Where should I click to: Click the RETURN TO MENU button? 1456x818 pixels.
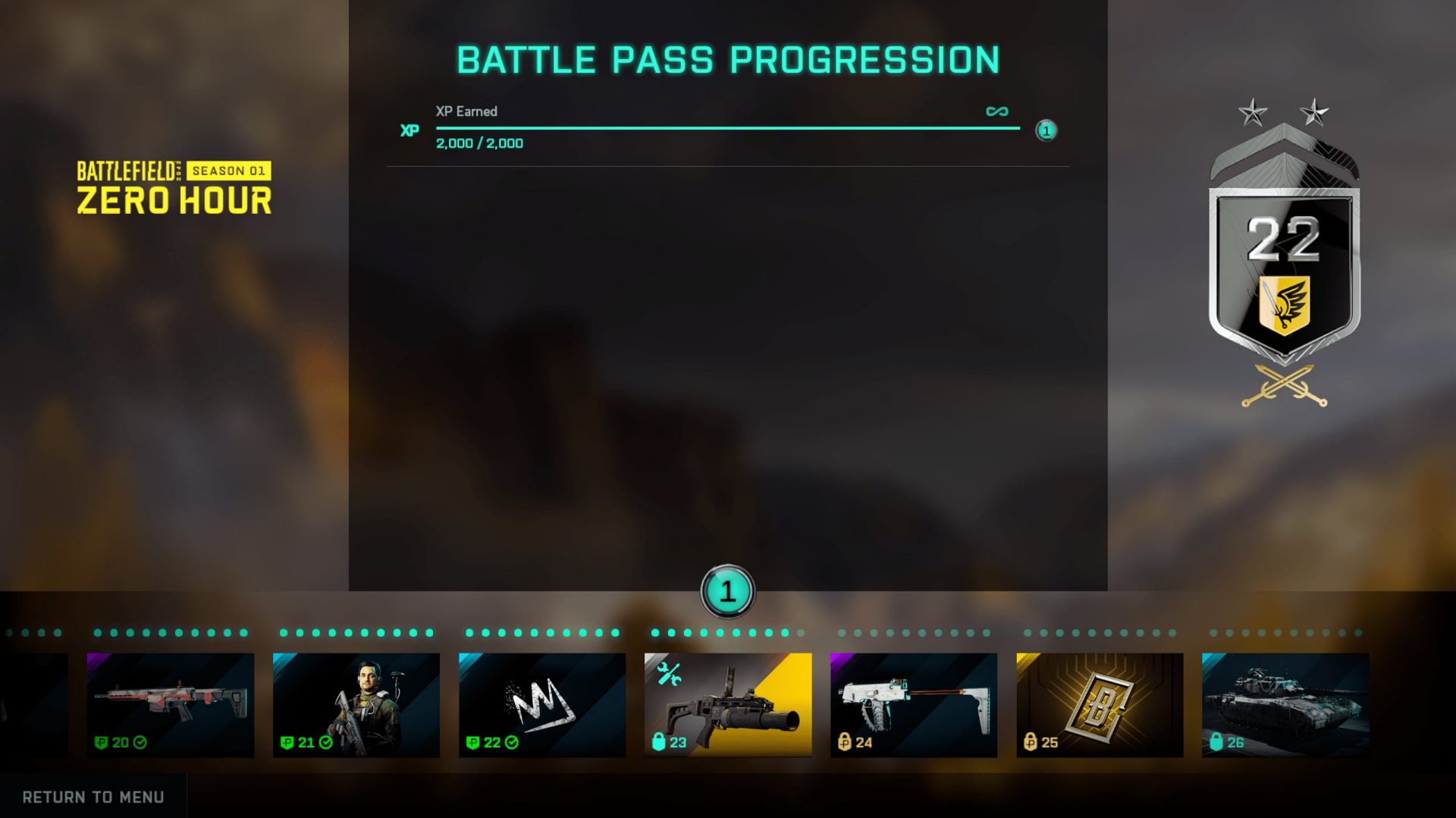pyautogui.click(x=93, y=797)
